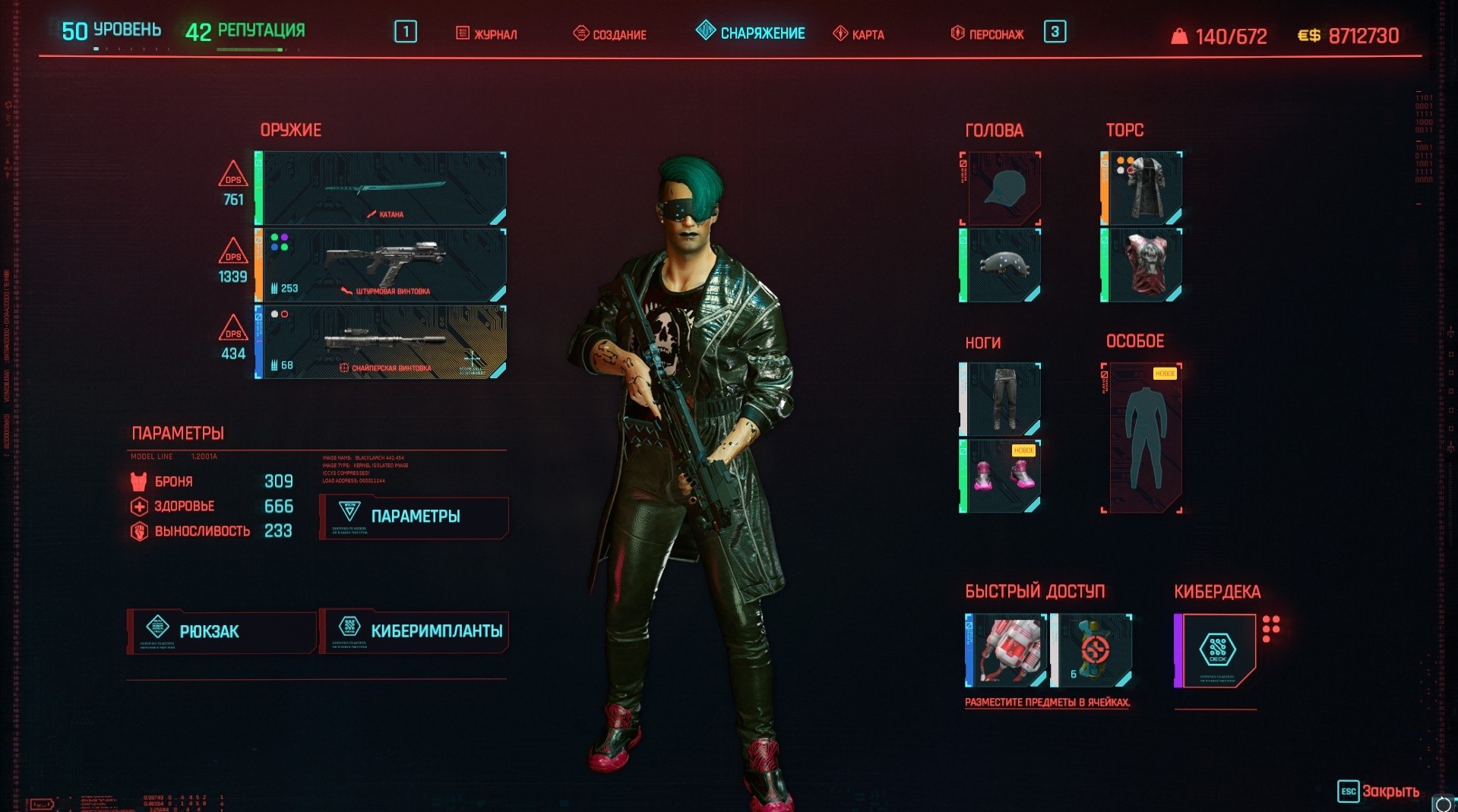This screenshot has width=1458, height=812.
Task: Choose the leather coat torso slot
Action: point(1142,188)
